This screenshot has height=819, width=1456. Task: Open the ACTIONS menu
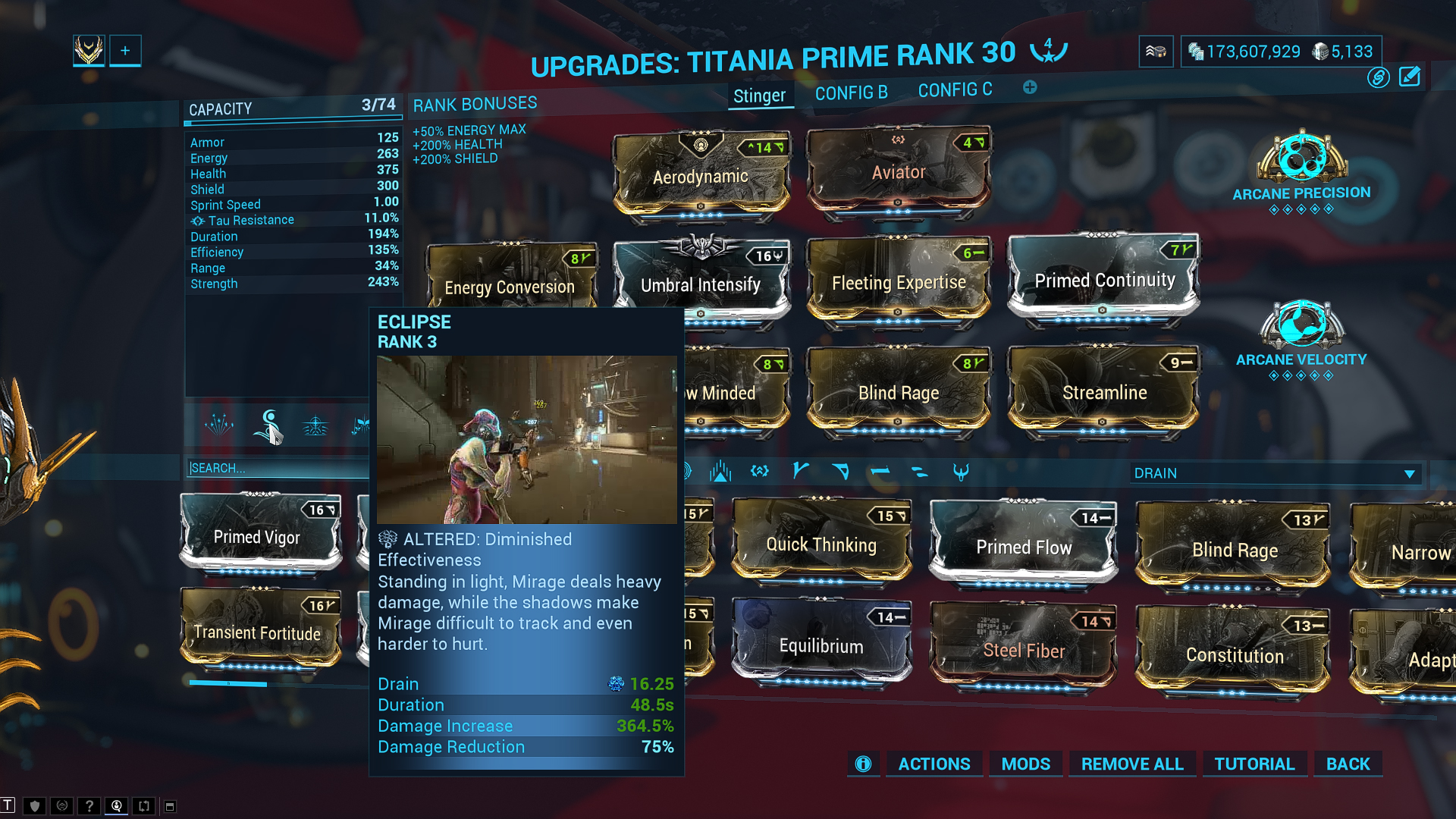934,764
